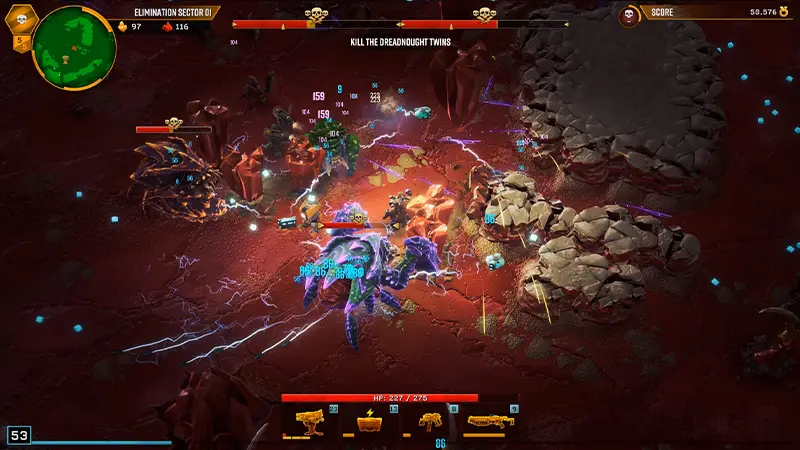Image resolution: width=800 pixels, height=450 pixels.
Task: Click the Kill the Dreadnought Twins objective
Action: click(398, 42)
